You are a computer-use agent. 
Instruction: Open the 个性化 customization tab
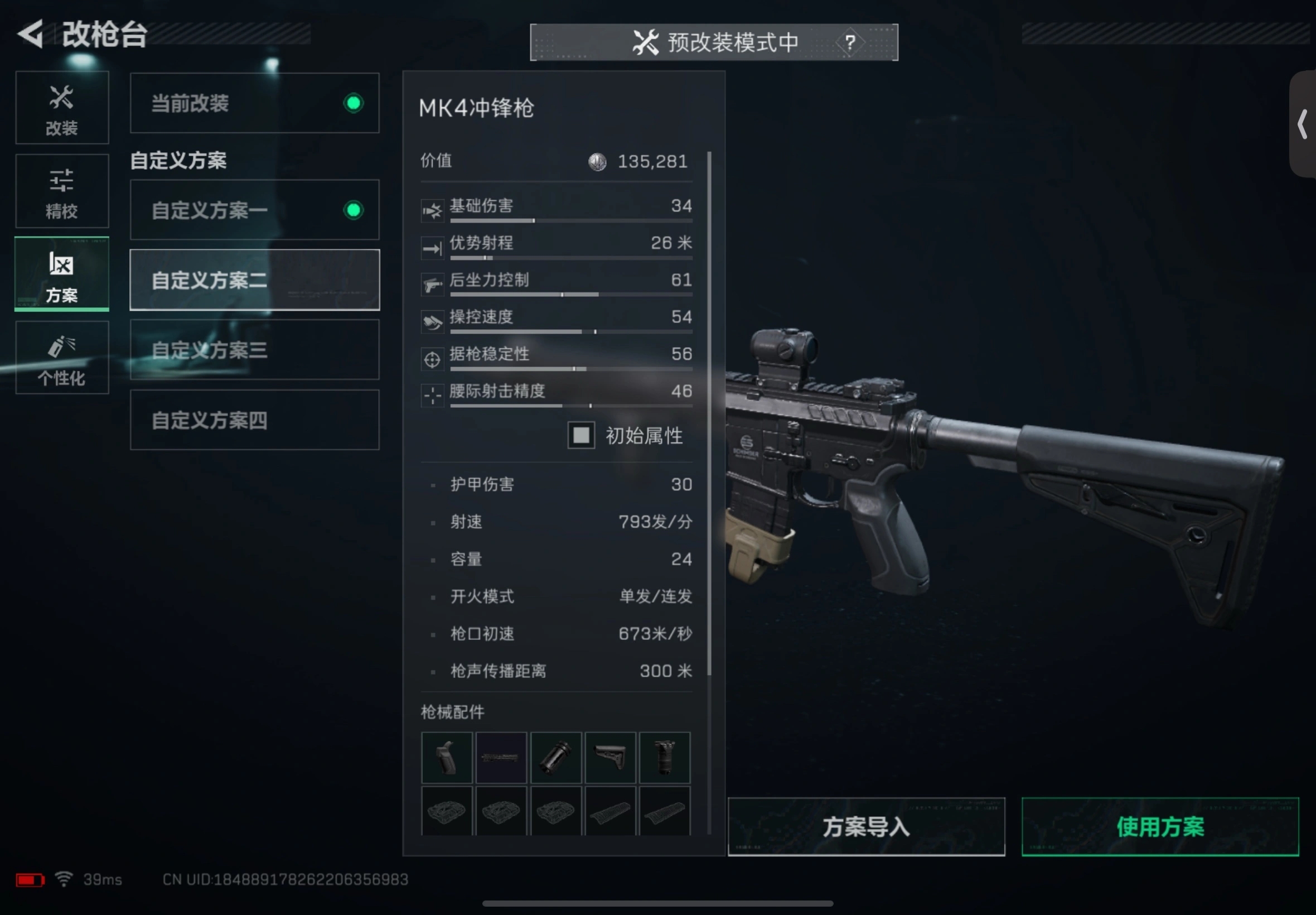click(62, 357)
